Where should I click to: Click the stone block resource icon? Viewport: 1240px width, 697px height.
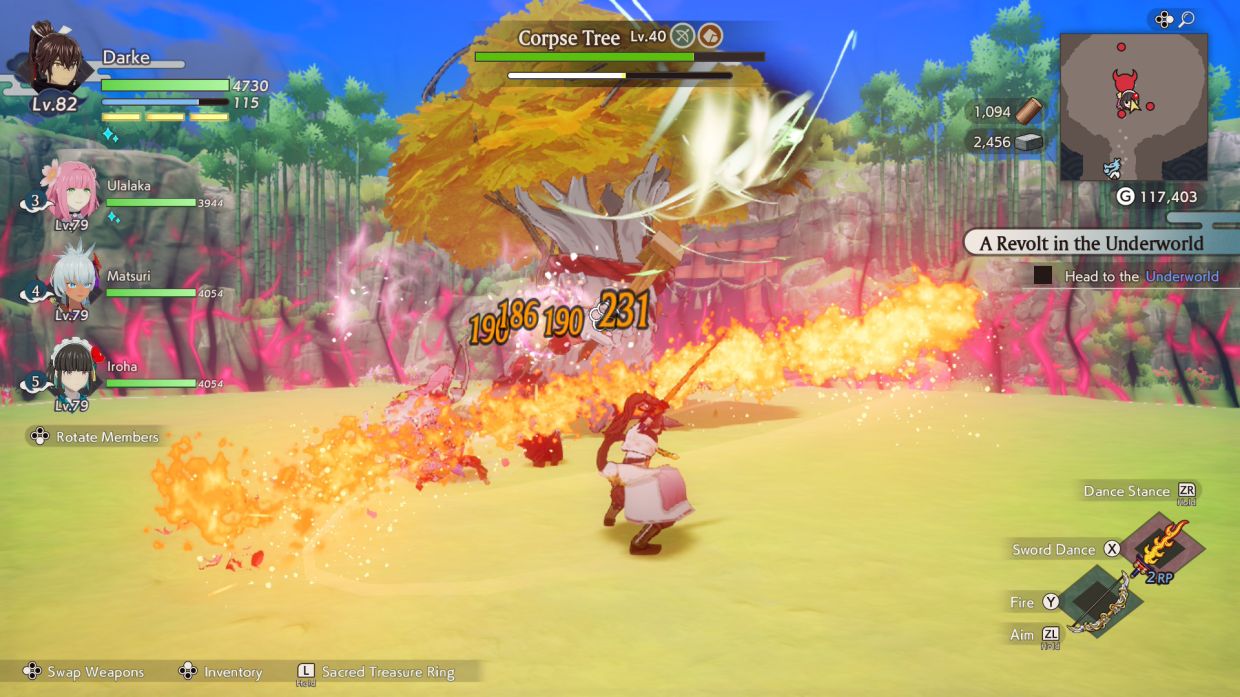(1029, 142)
